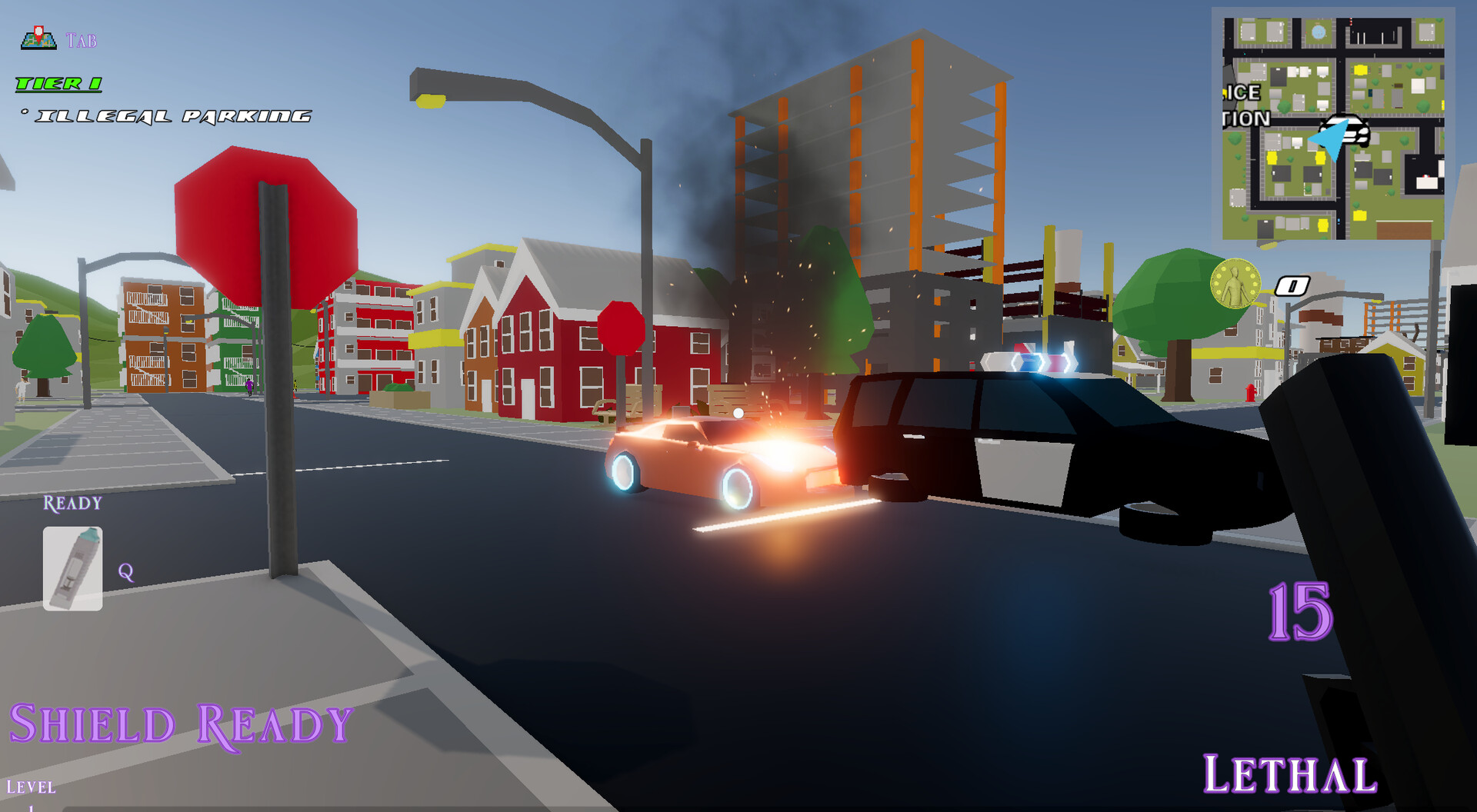Toggle the Ready status above the item slot
Image resolution: width=1477 pixels, height=812 pixels.
click(x=72, y=504)
